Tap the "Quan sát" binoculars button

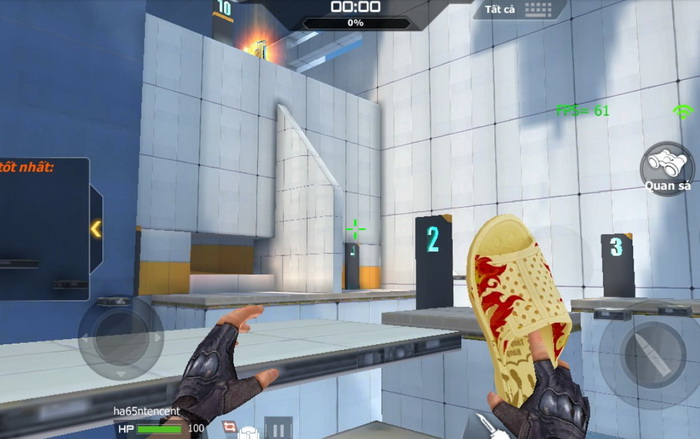(667, 165)
